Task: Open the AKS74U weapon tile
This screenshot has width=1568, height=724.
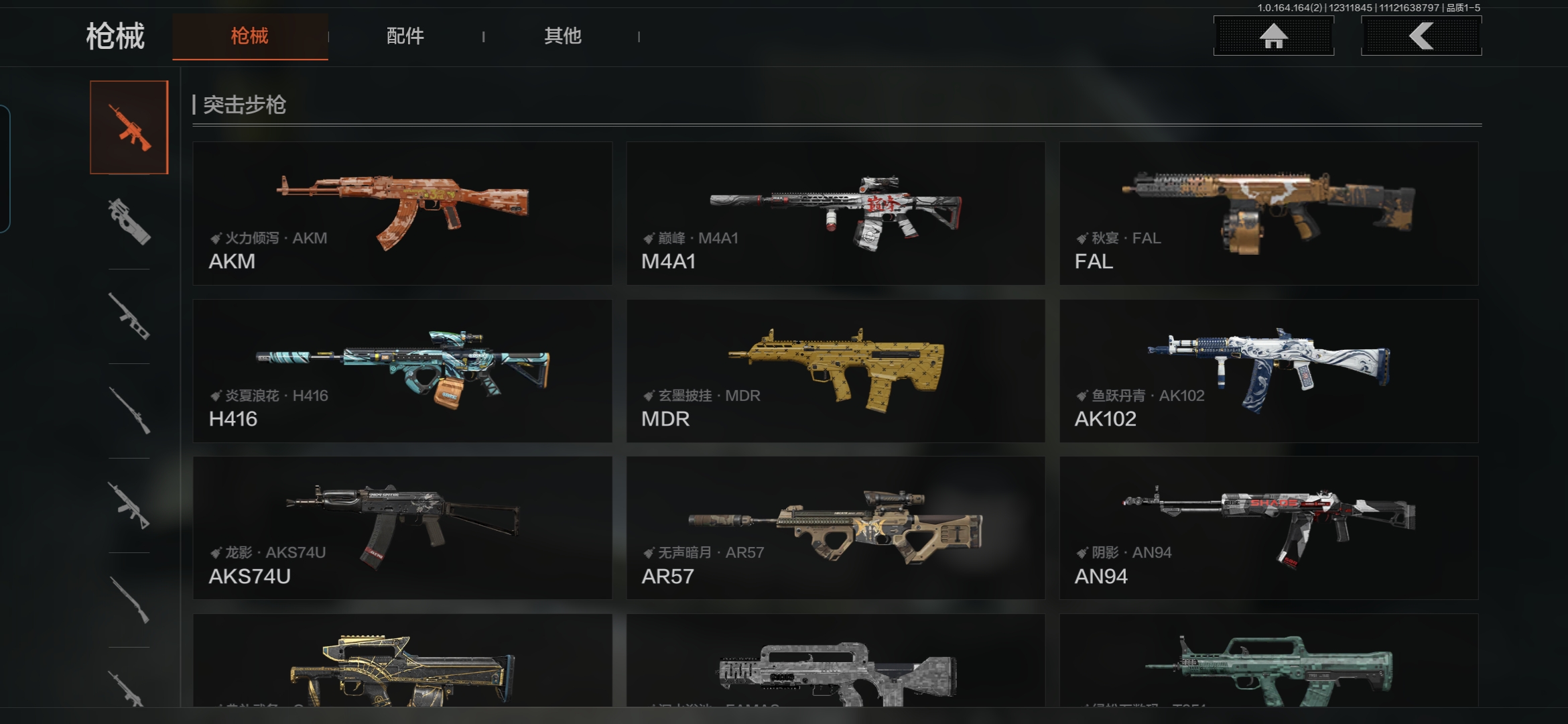Action: (x=402, y=528)
